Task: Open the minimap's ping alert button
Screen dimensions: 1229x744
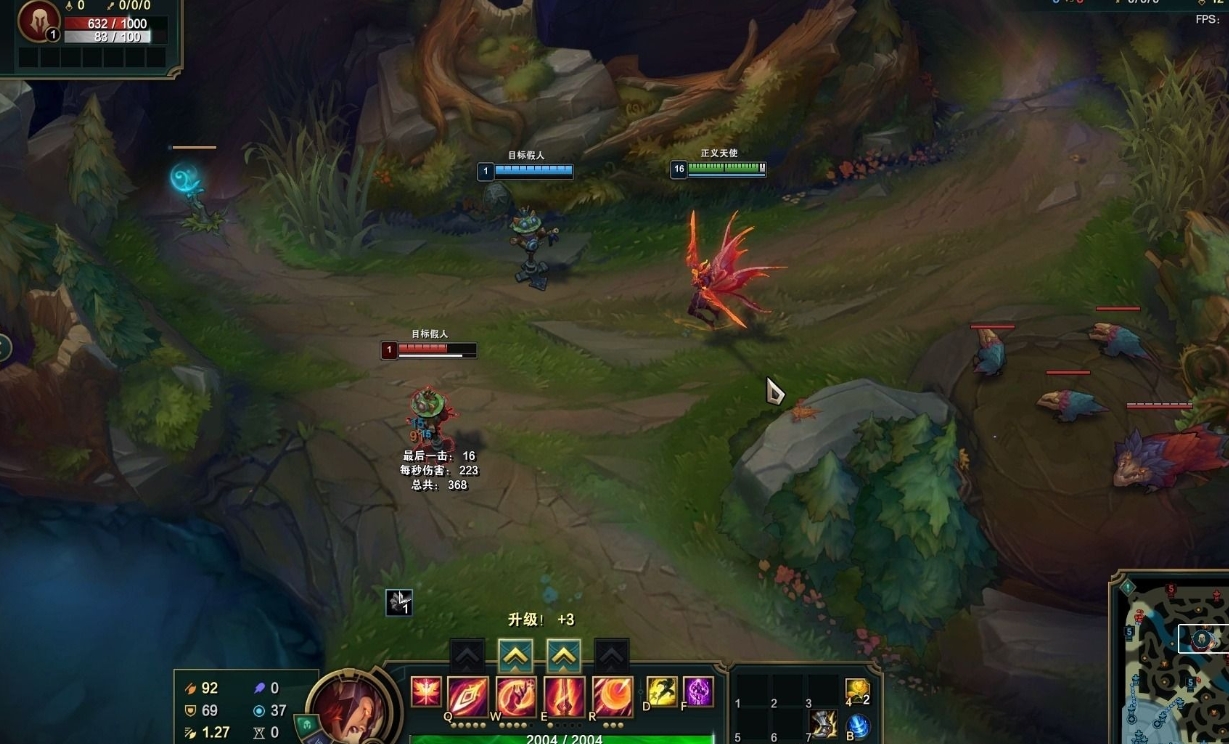Action: pos(1128,587)
